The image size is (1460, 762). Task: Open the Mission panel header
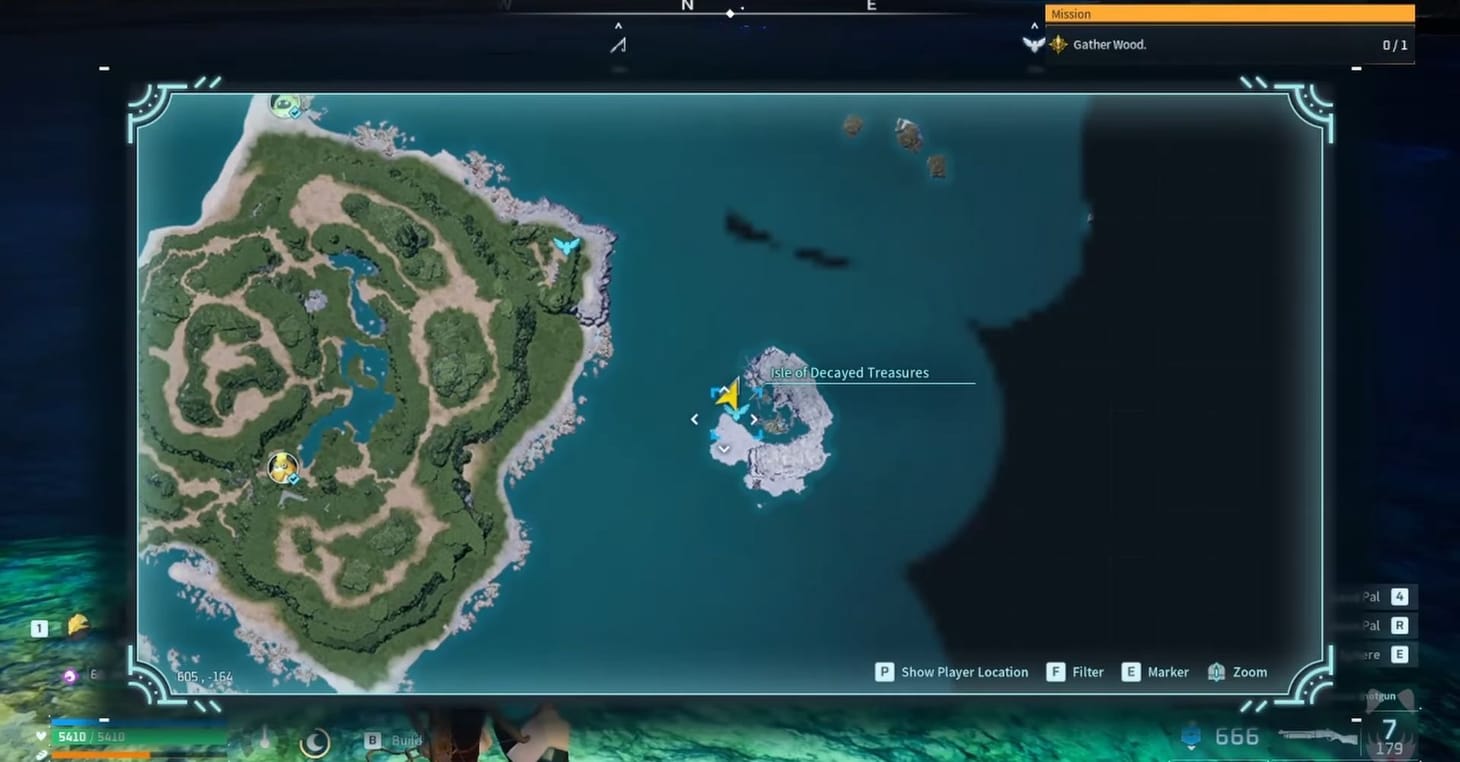(x=1228, y=14)
